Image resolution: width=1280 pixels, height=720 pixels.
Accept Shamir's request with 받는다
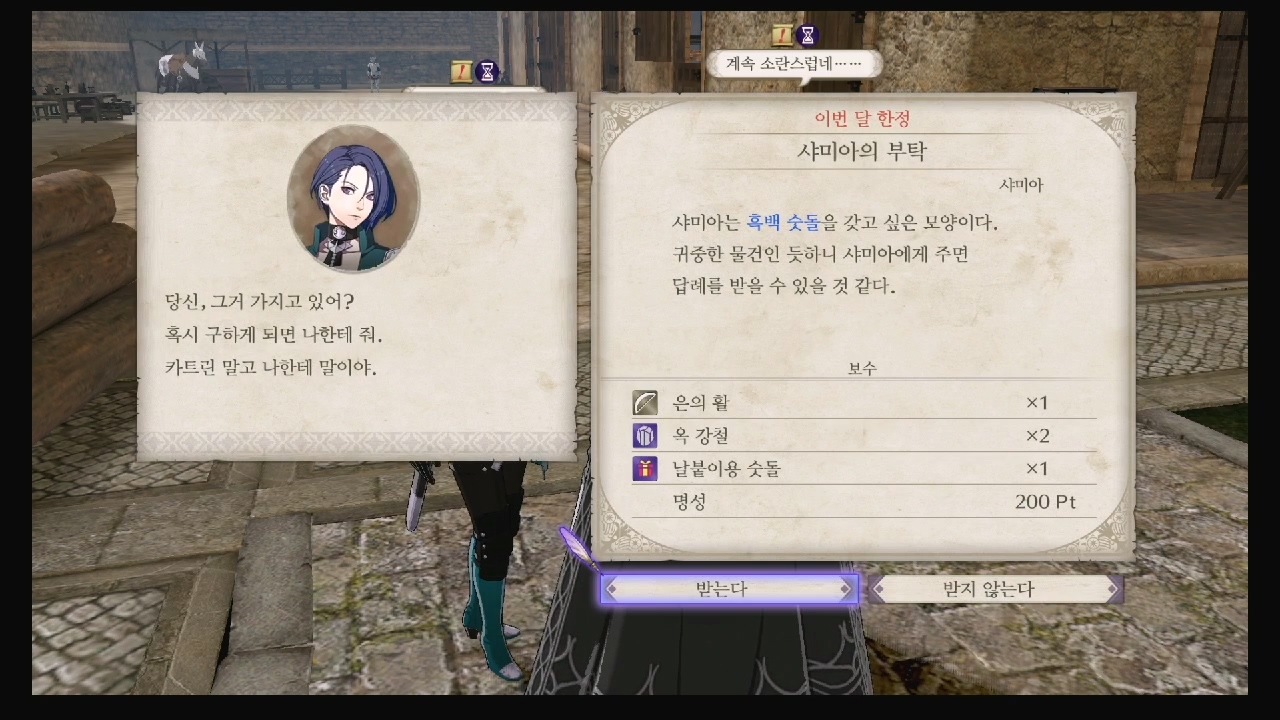point(728,589)
